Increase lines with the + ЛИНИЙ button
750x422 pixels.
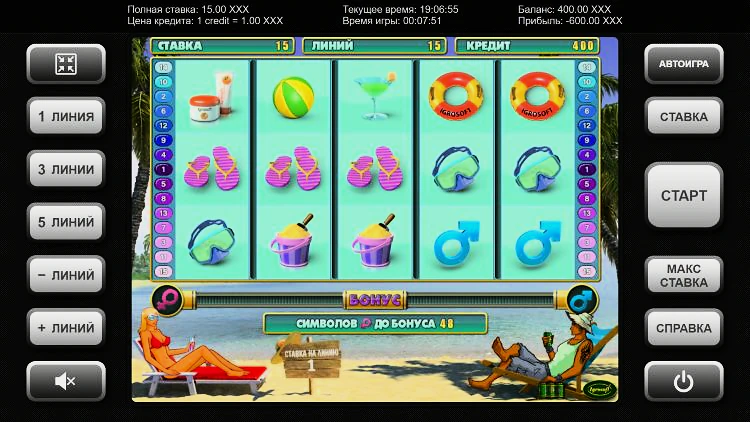click(66, 328)
